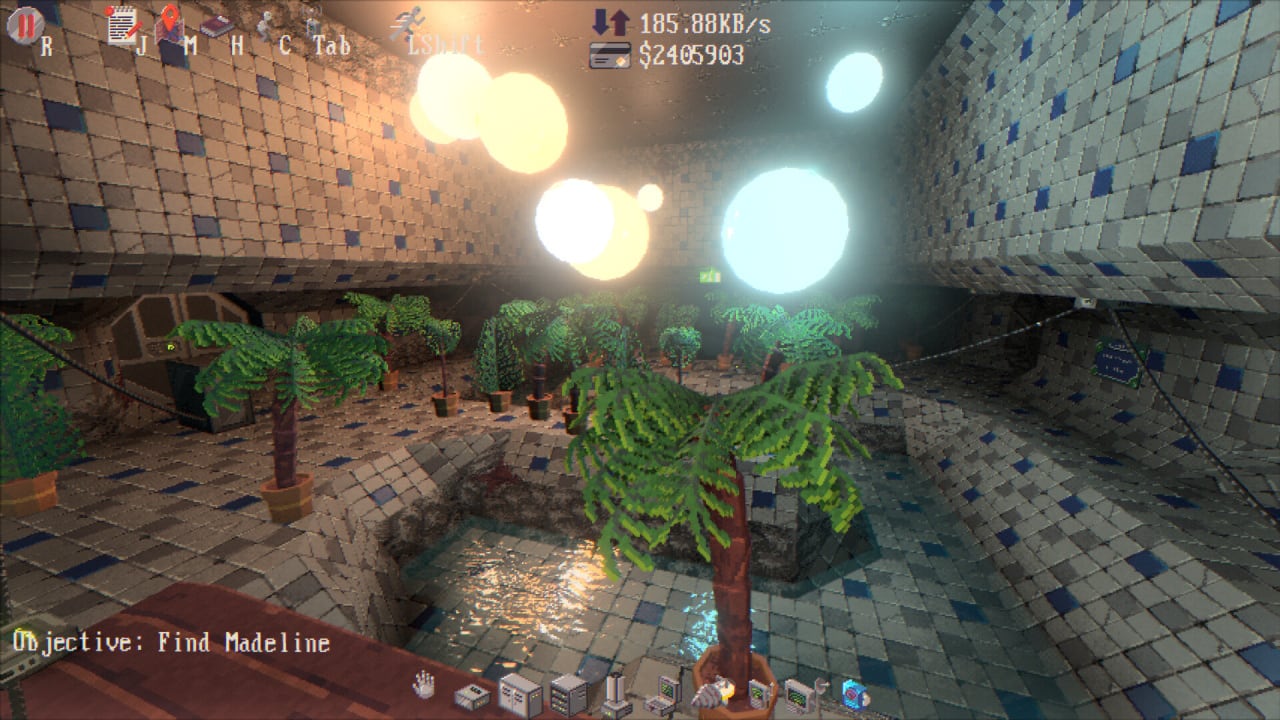The image size is (1280, 720).
Task: Select the empty hand tool slot
Action: tap(425, 685)
